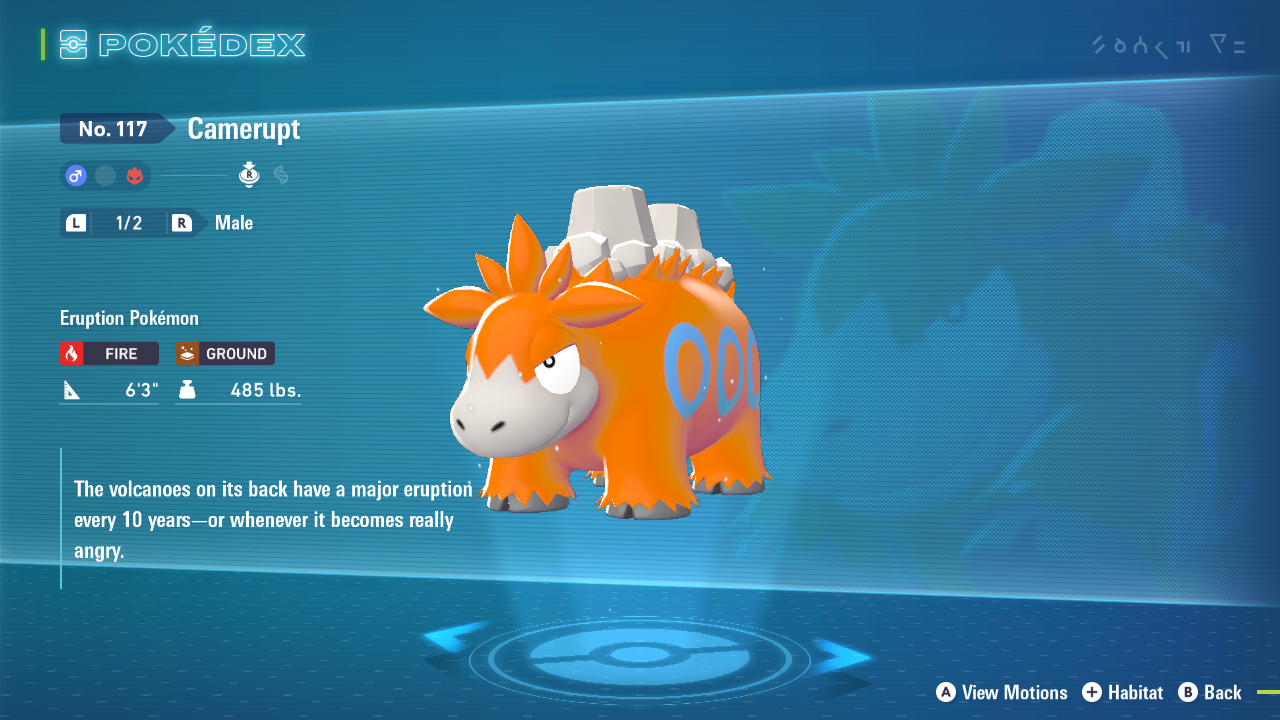1280x720 pixels.
Task: Click the weight bag icon beside 485 lbs
Action: [x=190, y=390]
